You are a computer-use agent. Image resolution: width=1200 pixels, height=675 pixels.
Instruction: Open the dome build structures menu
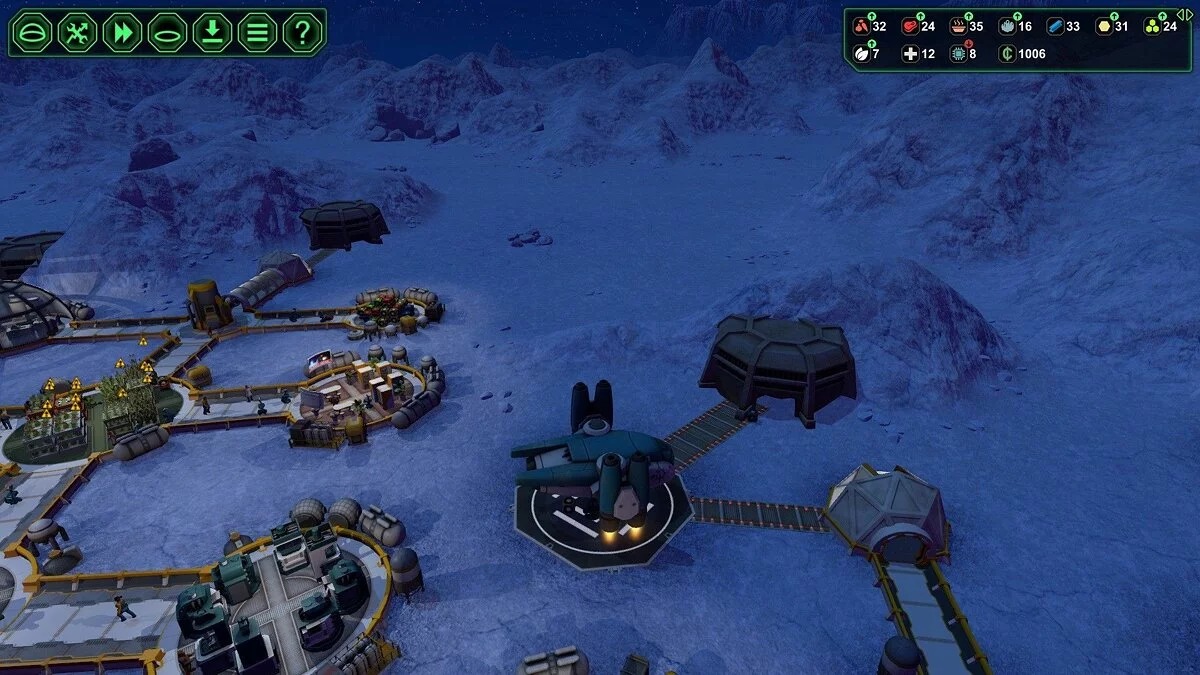(x=33, y=33)
